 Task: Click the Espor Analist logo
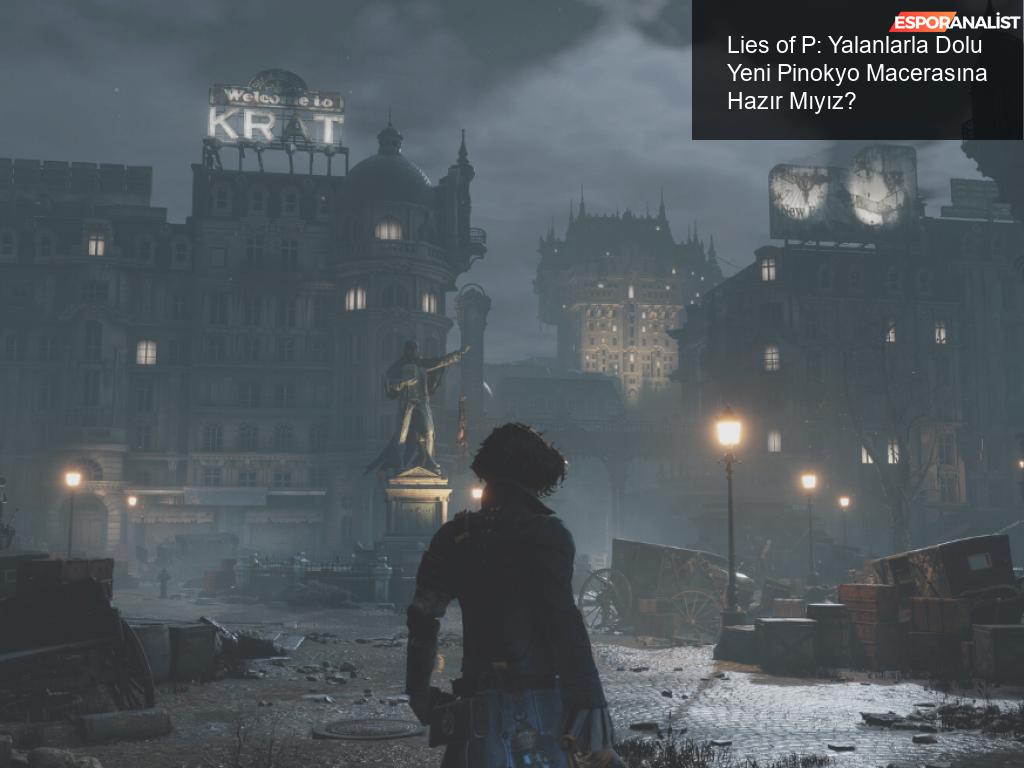(954, 21)
